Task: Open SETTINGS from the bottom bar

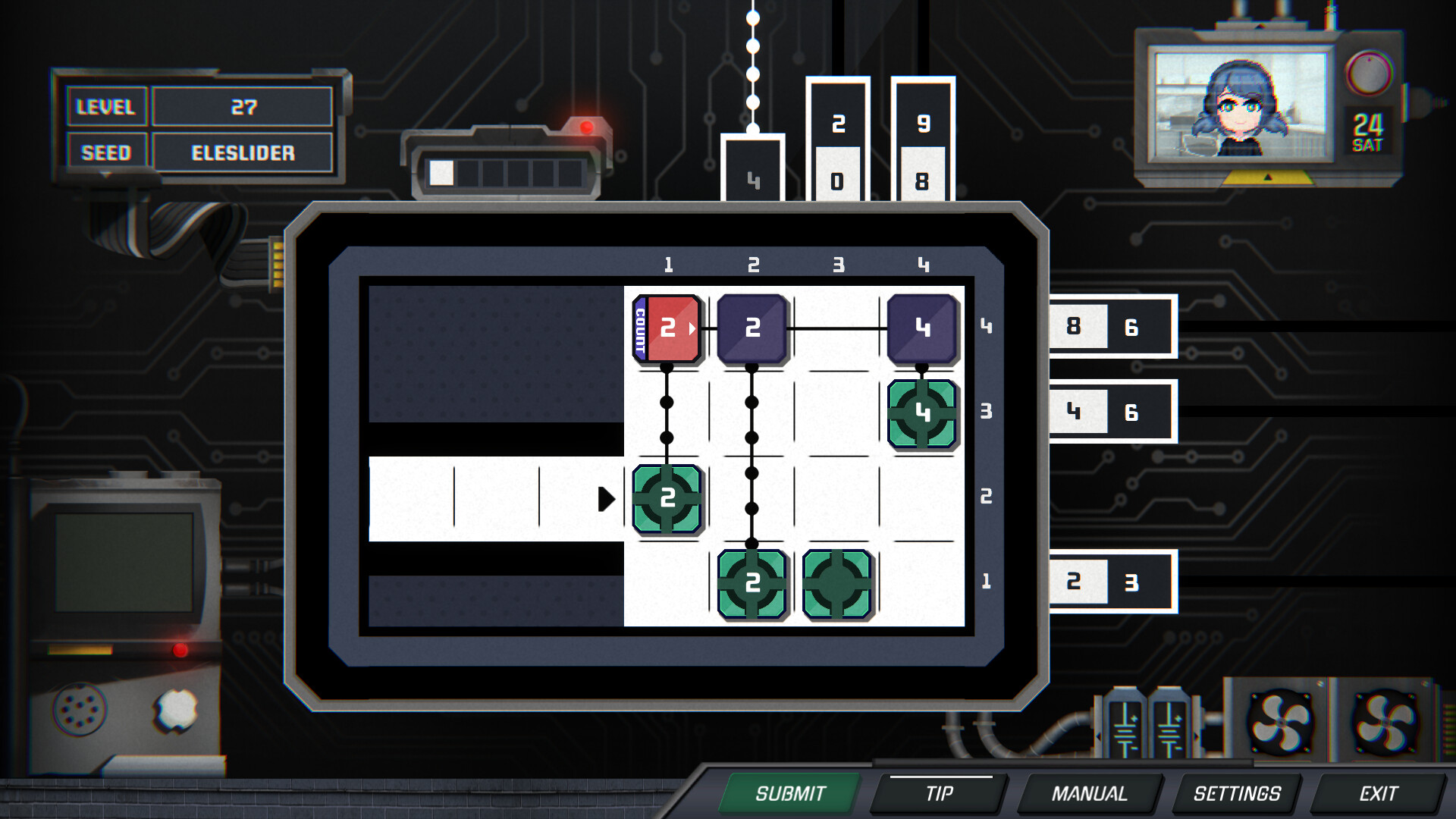Action: (1236, 794)
